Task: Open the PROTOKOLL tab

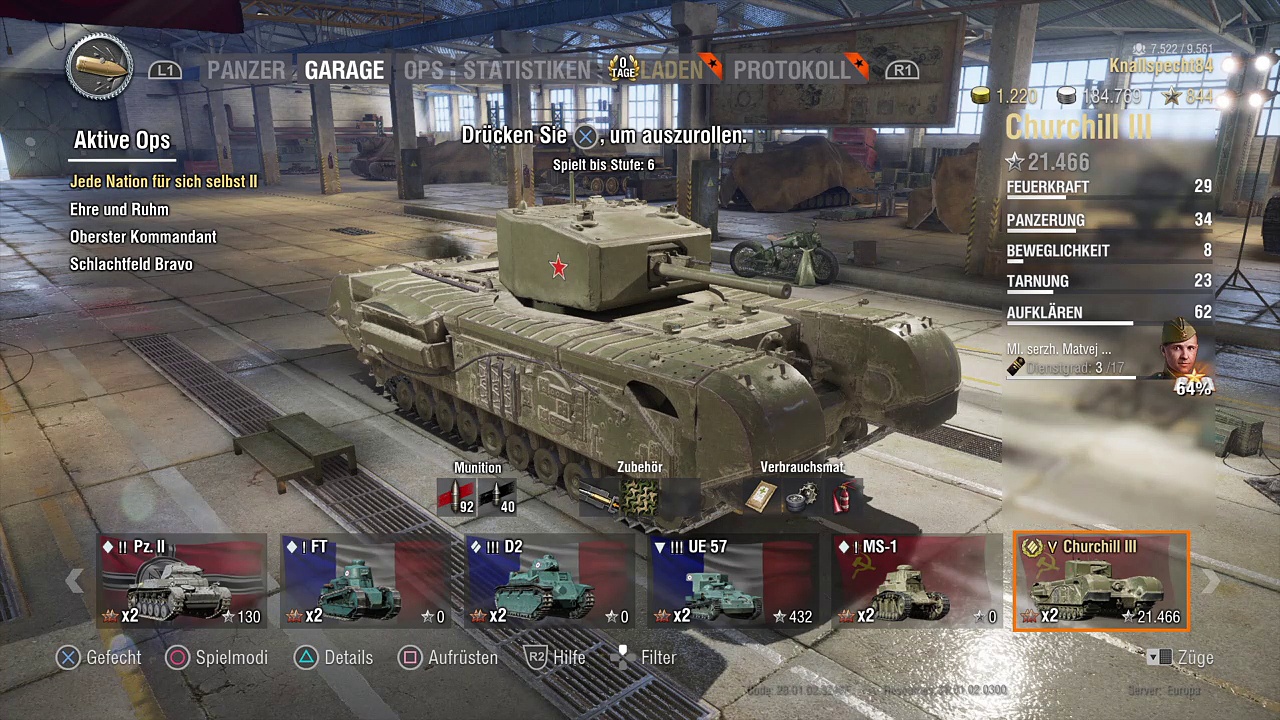Action: (791, 70)
